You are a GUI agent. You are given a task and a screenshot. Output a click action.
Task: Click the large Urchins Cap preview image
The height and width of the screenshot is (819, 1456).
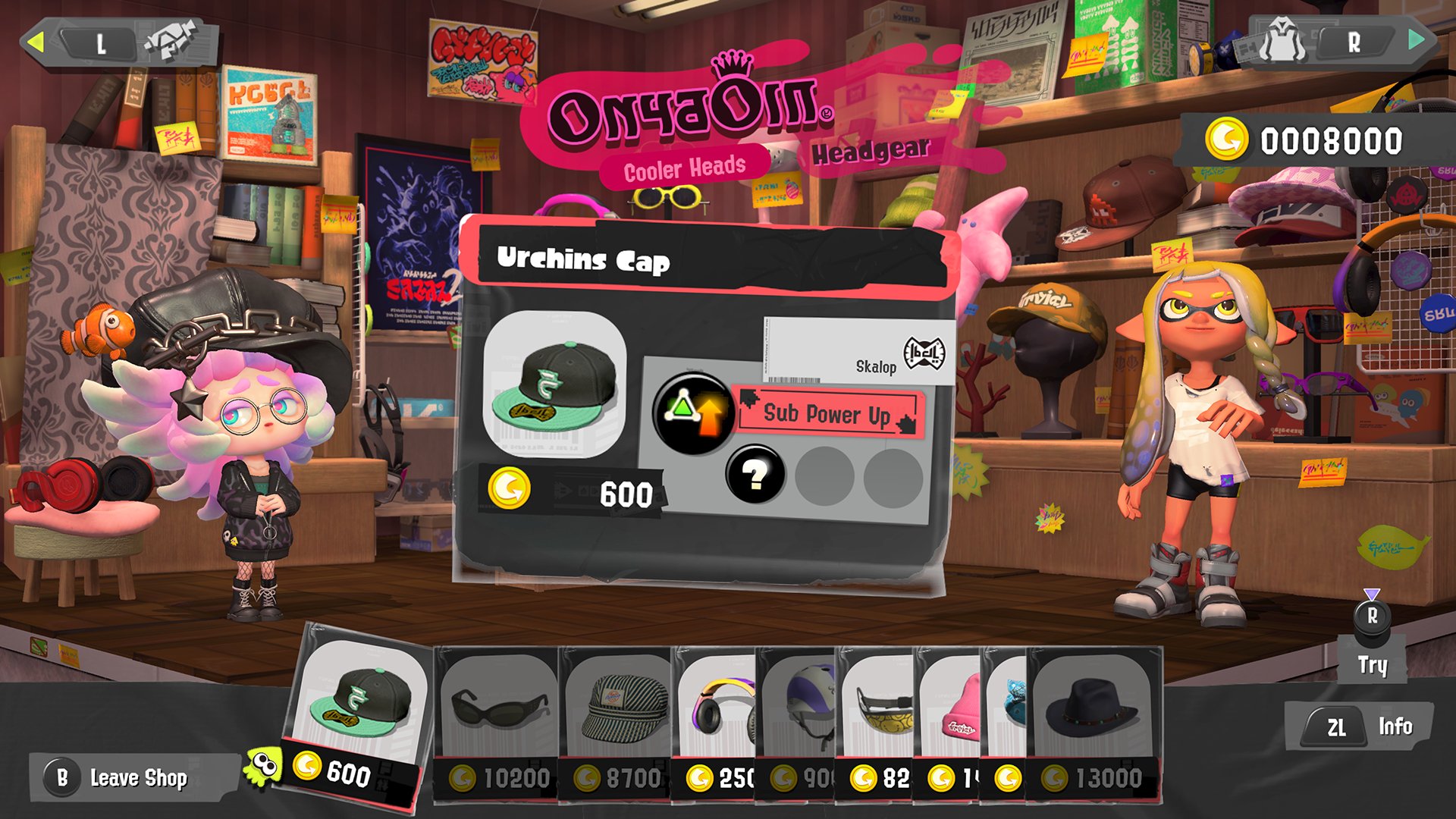pyautogui.click(x=554, y=384)
